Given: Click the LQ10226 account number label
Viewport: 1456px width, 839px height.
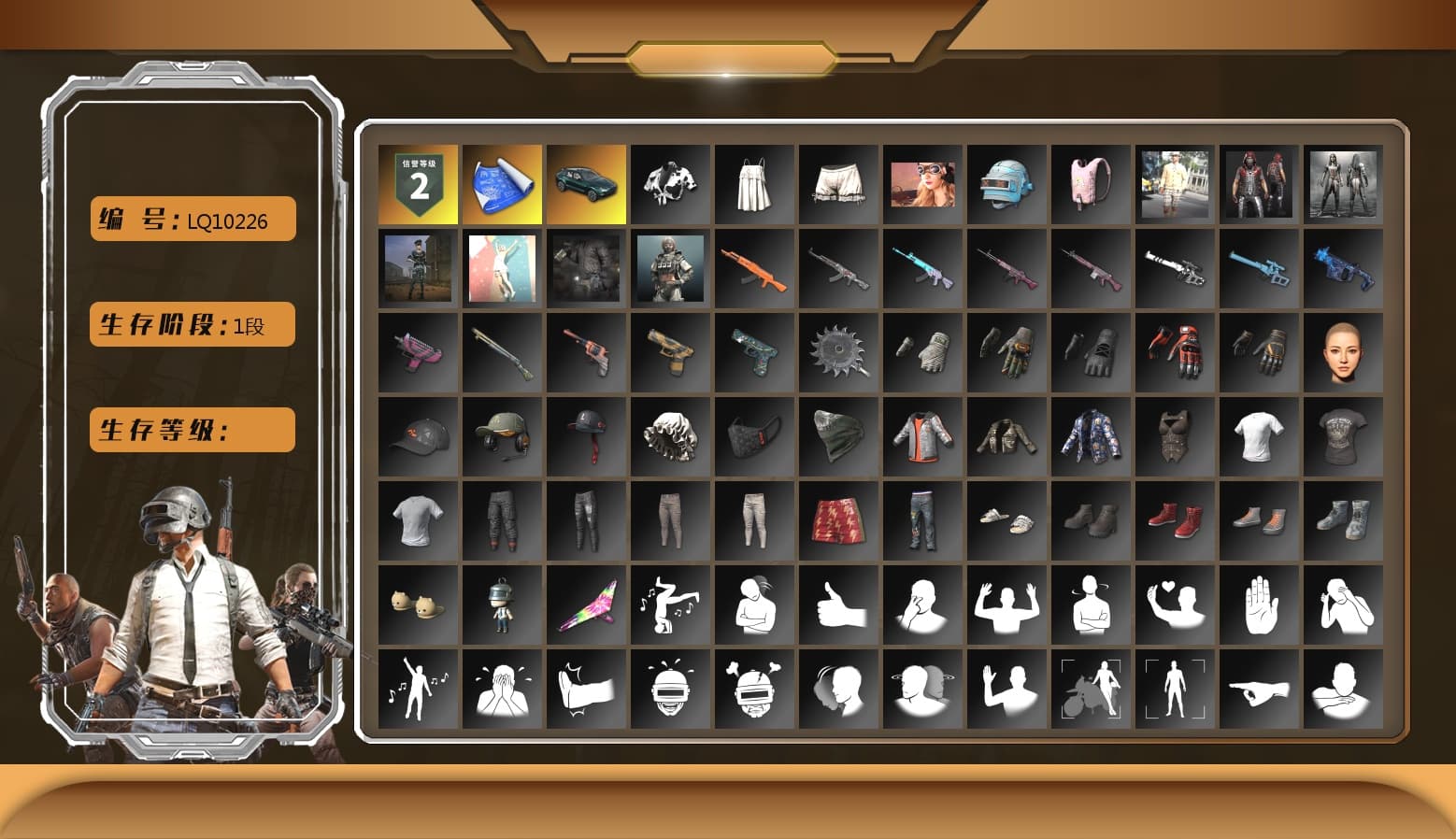Looking at the screenshot, I should pyautogui.click(x=191, y=219).
